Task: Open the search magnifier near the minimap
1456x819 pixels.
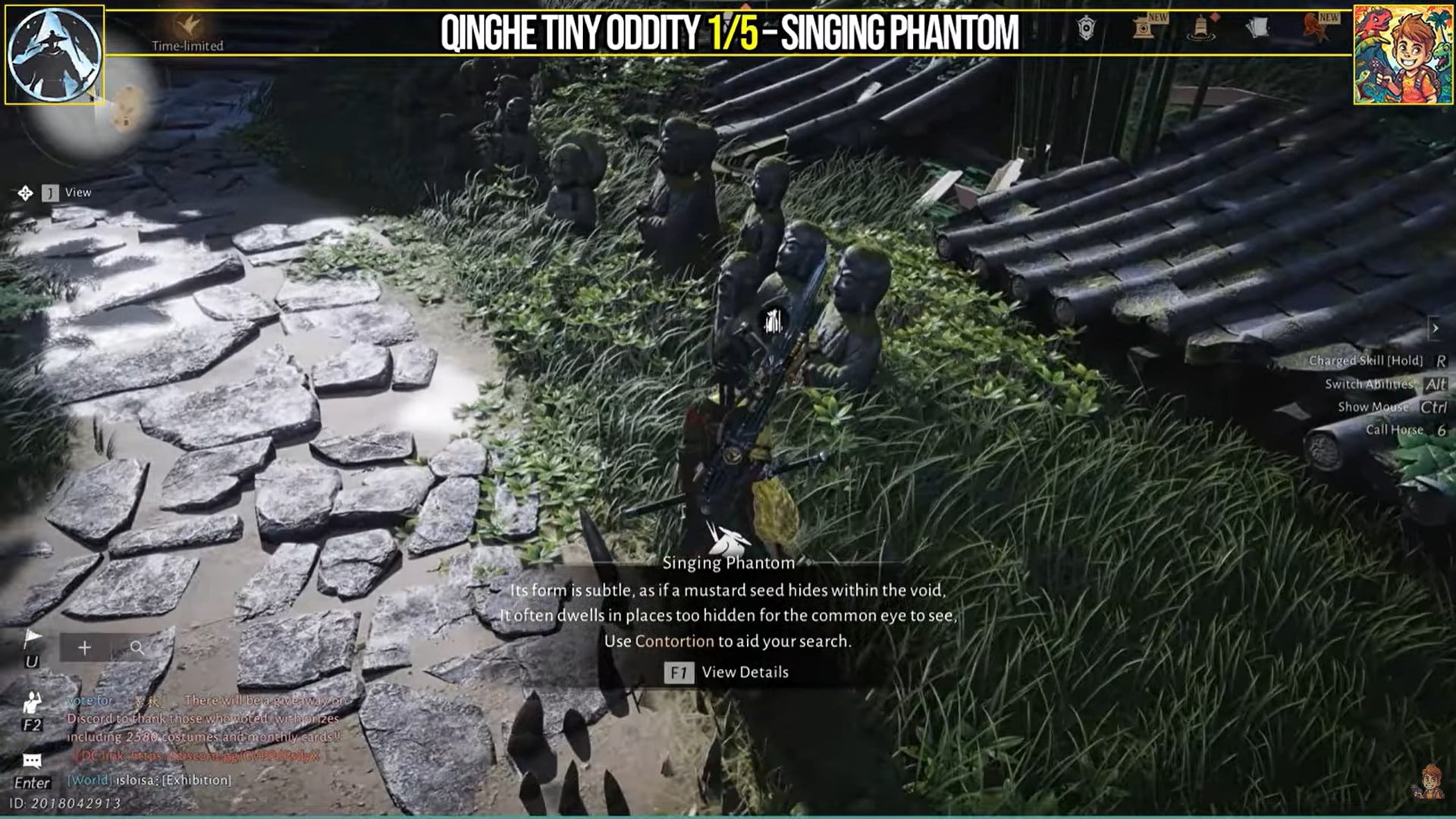Action: click(138, 648)
